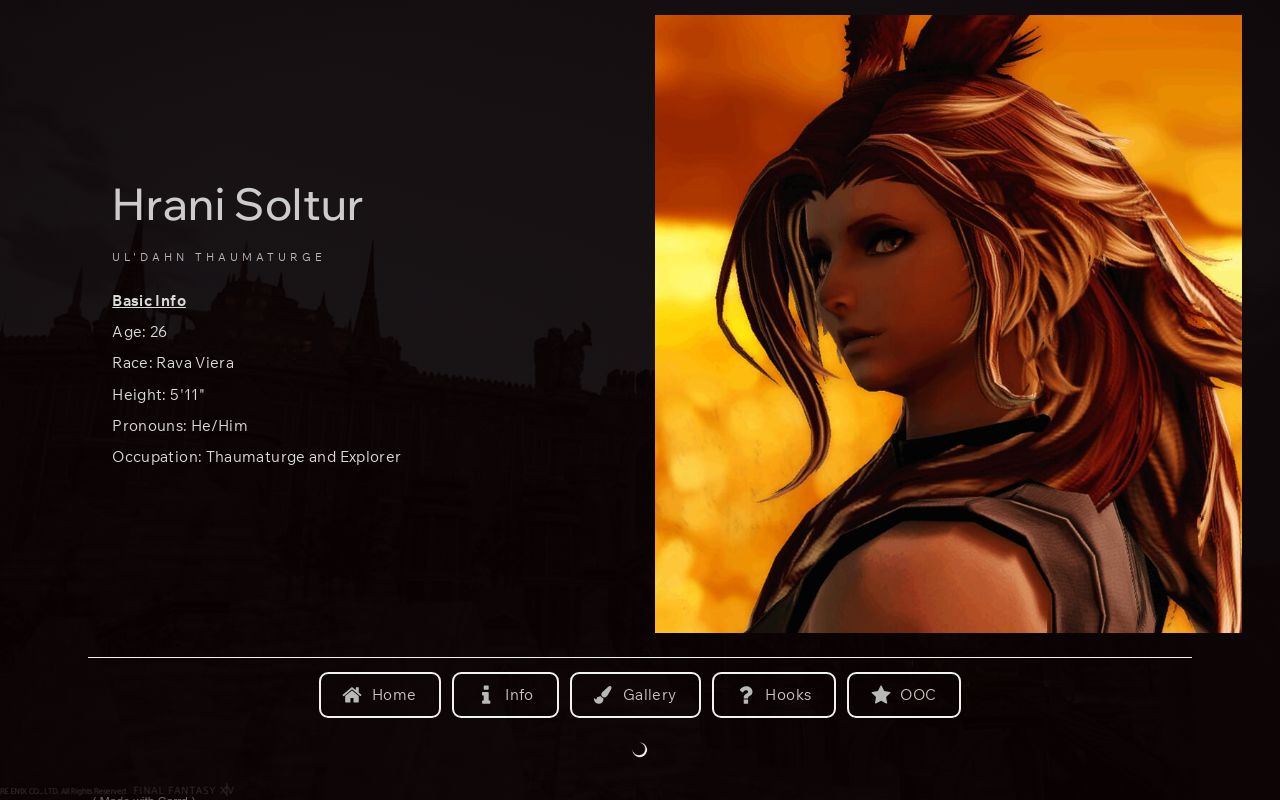Navigate to the Gallery page
Image resolution: width=1280 pixels, height=800 pixels.
tap(636, 694)
